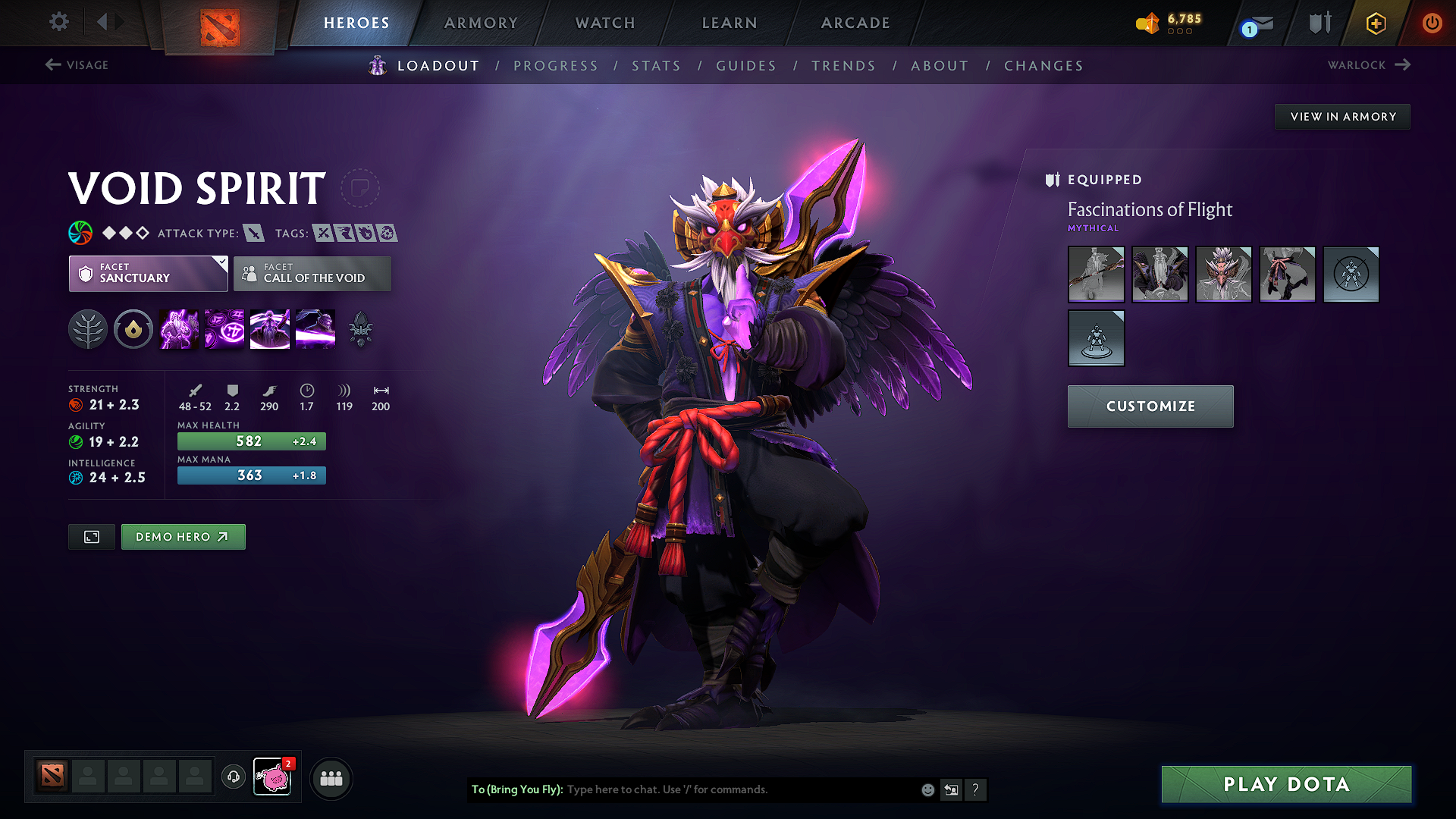Click the CUSTOMIZE button

(1150, 406)
